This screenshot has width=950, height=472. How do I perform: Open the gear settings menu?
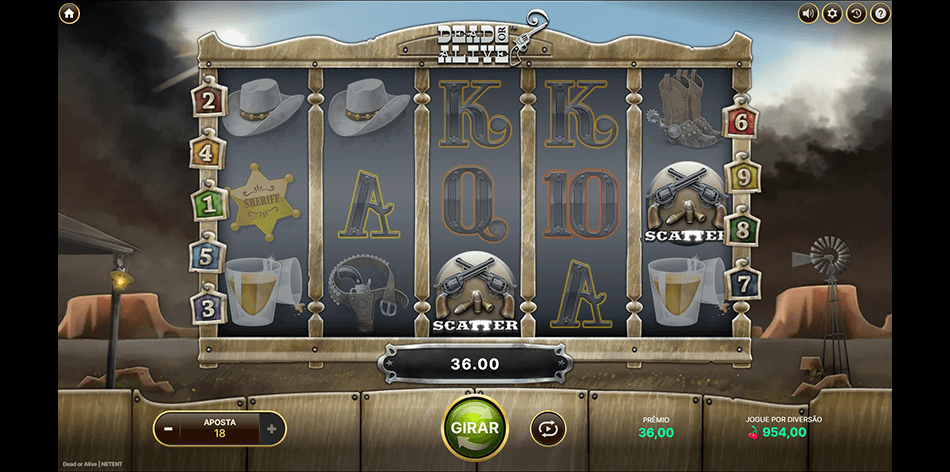832,14
